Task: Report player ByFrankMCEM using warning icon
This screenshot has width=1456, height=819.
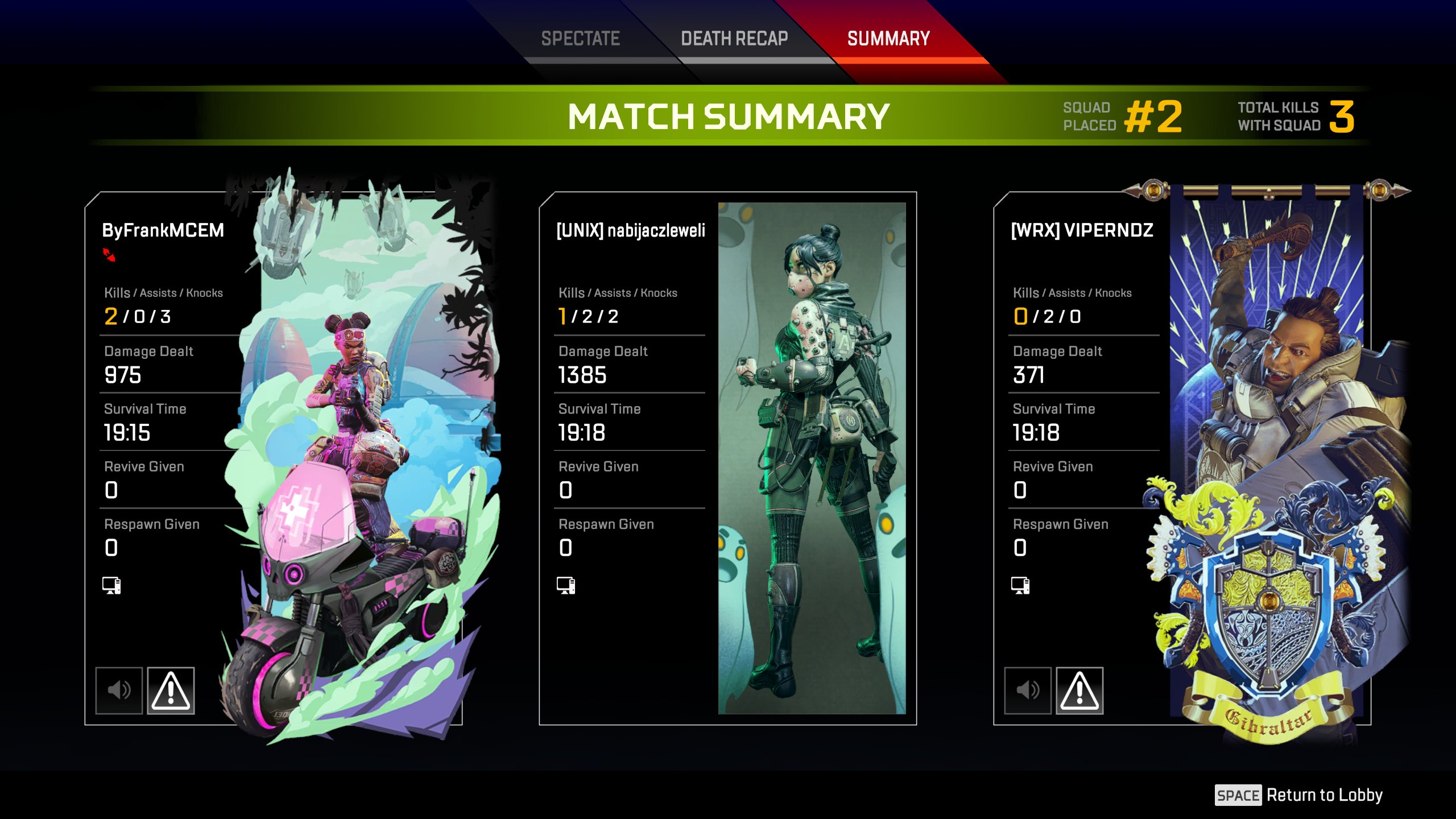Action: click(171, 690)
